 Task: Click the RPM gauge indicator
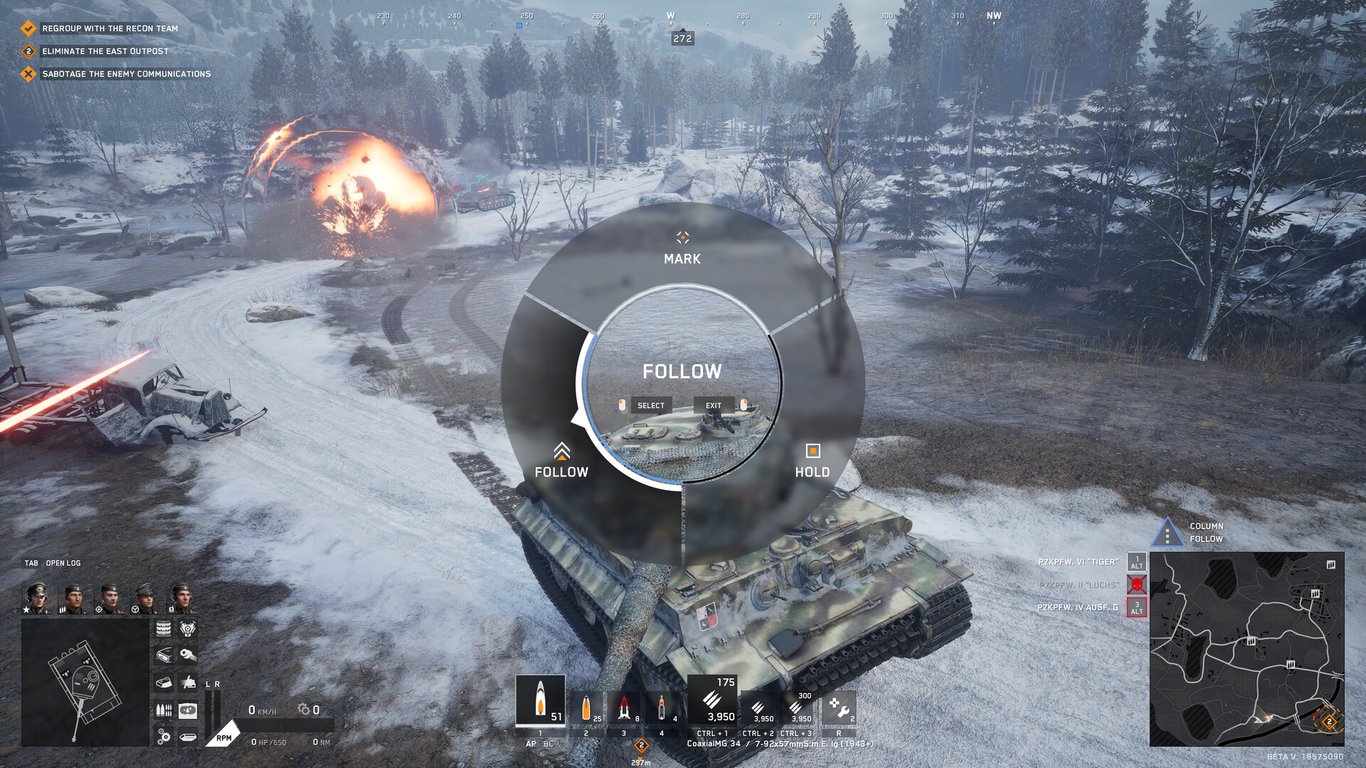click(224, 736)
